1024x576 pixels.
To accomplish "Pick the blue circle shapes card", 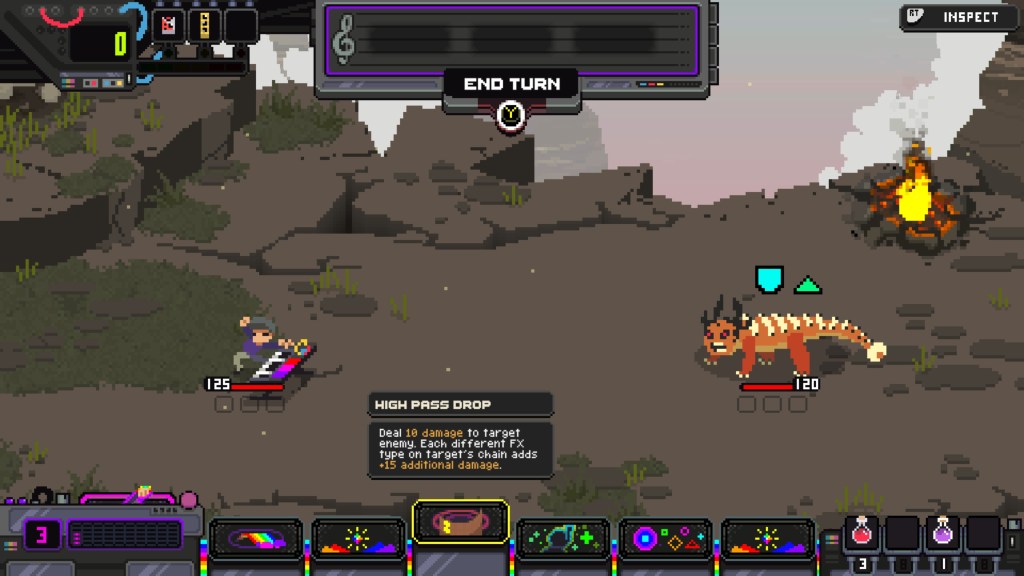I will pos(665,539).
